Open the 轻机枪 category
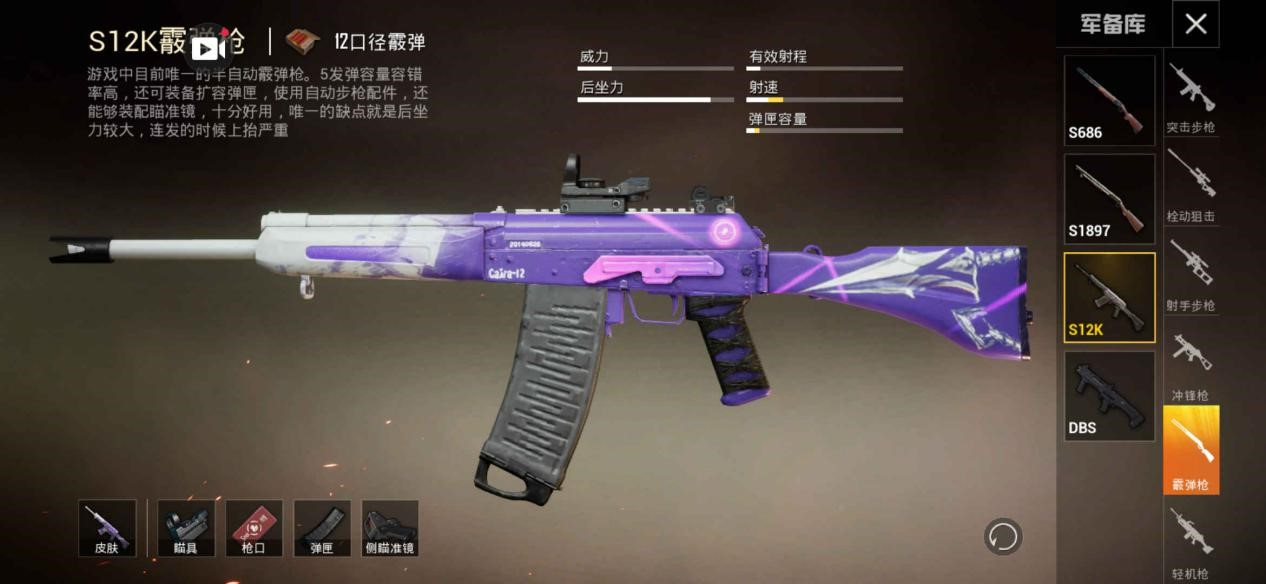This screenshot has height=584, width=1266. pos(1190,541)
